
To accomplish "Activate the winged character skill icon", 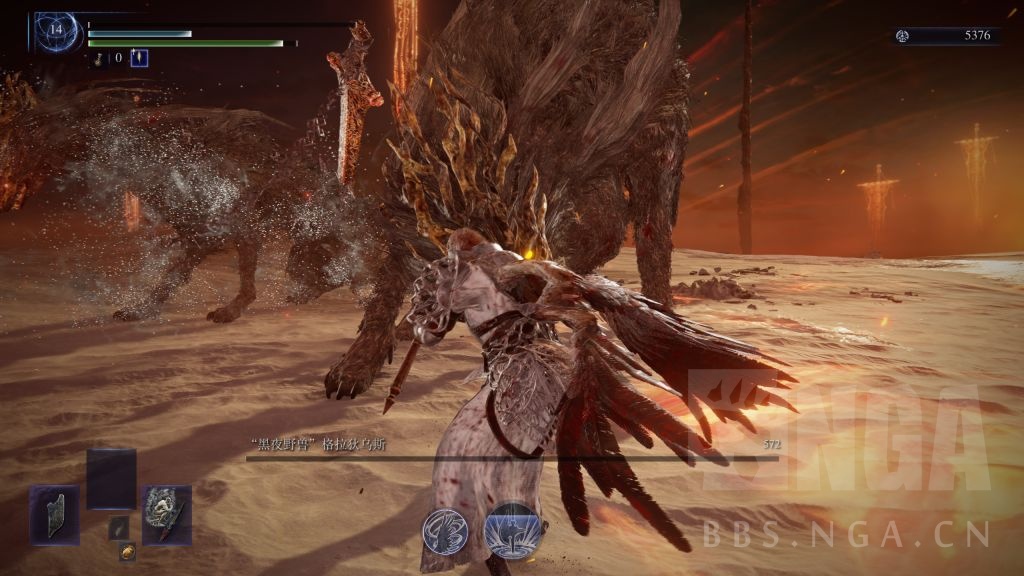I will (445, 529).
